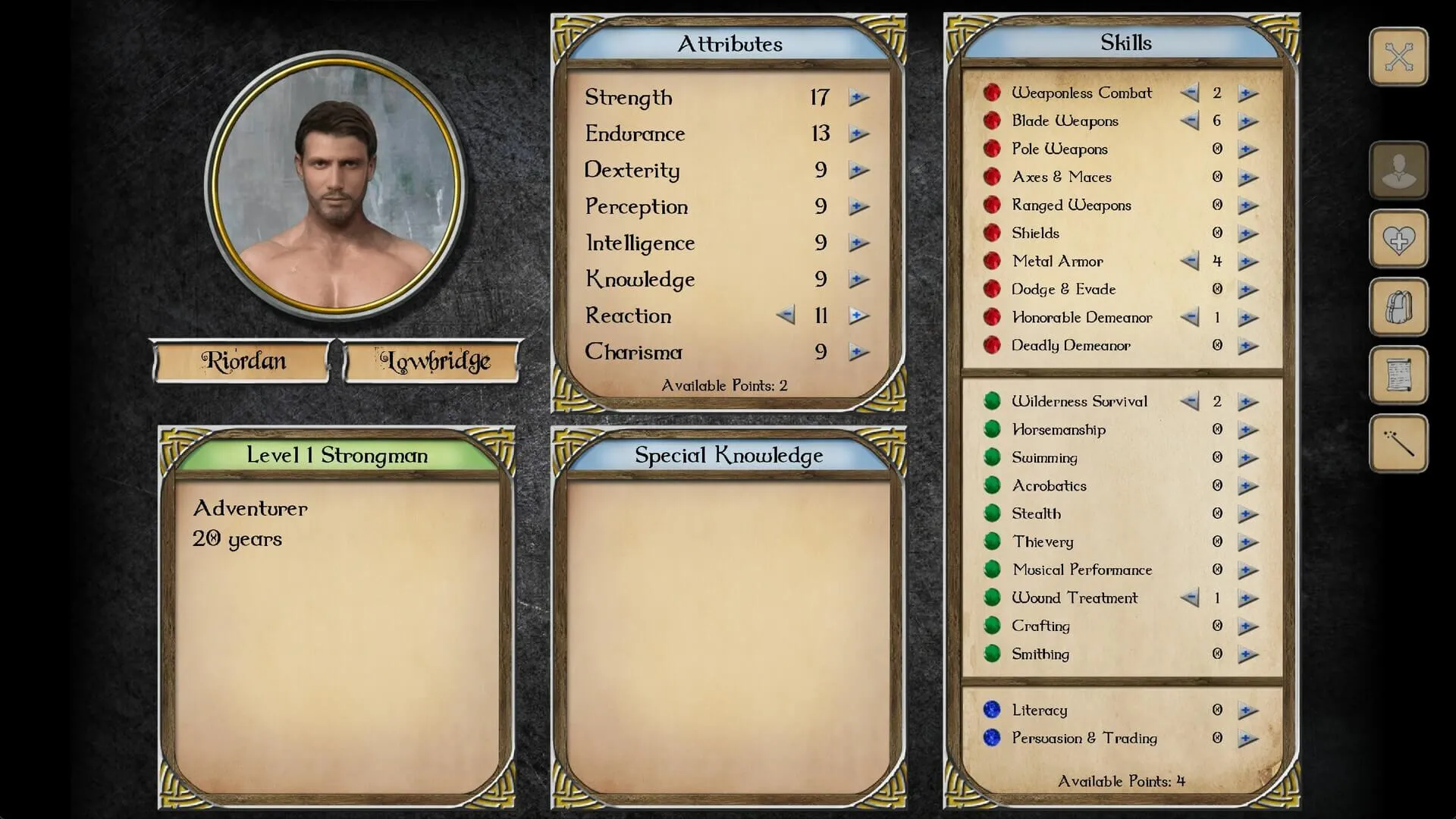Raise the Charisma attribute by one
The width and height of the screenshot is (1456, 819).
(858, 352)
